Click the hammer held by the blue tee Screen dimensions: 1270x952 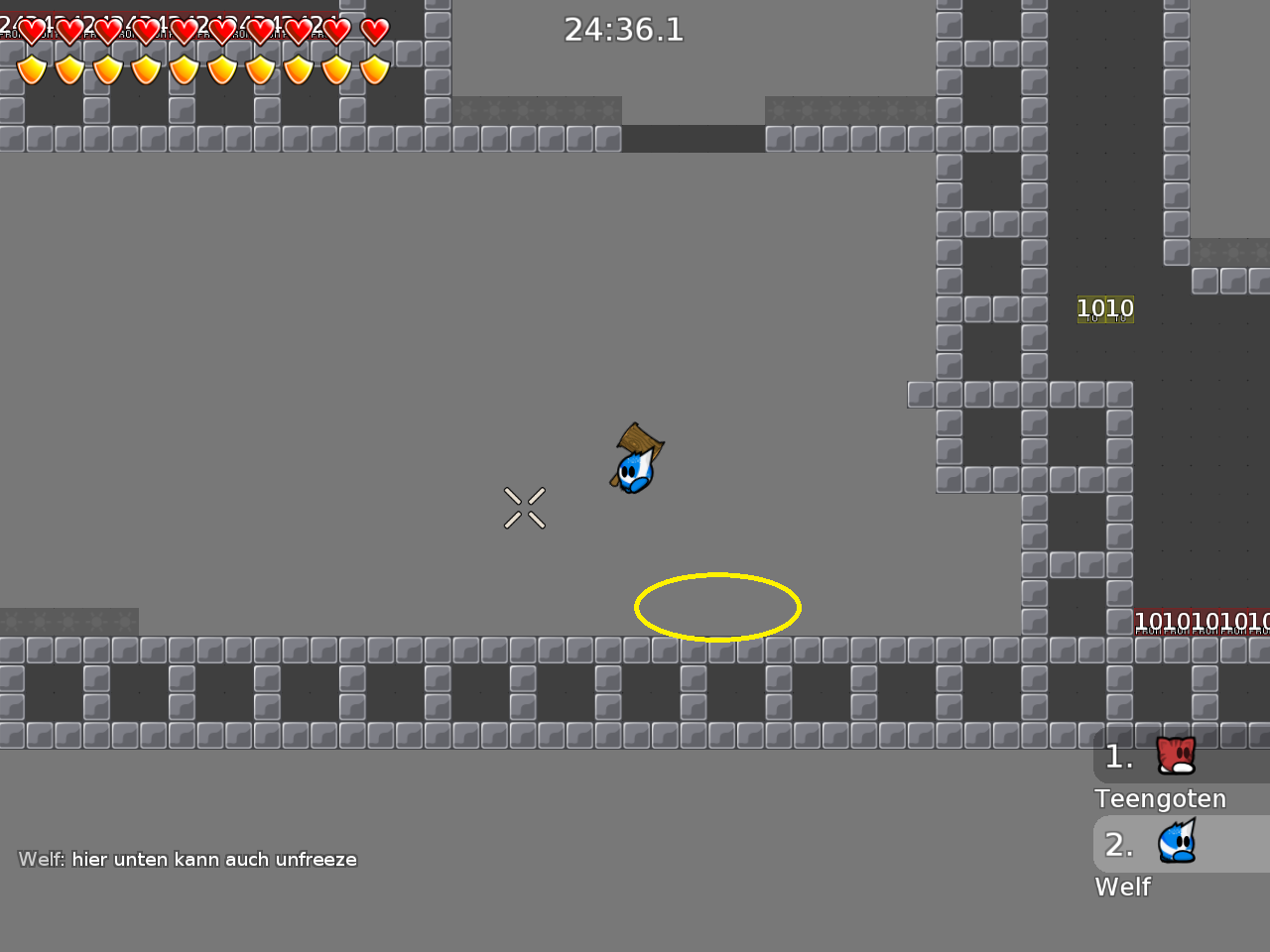(641, 439)
